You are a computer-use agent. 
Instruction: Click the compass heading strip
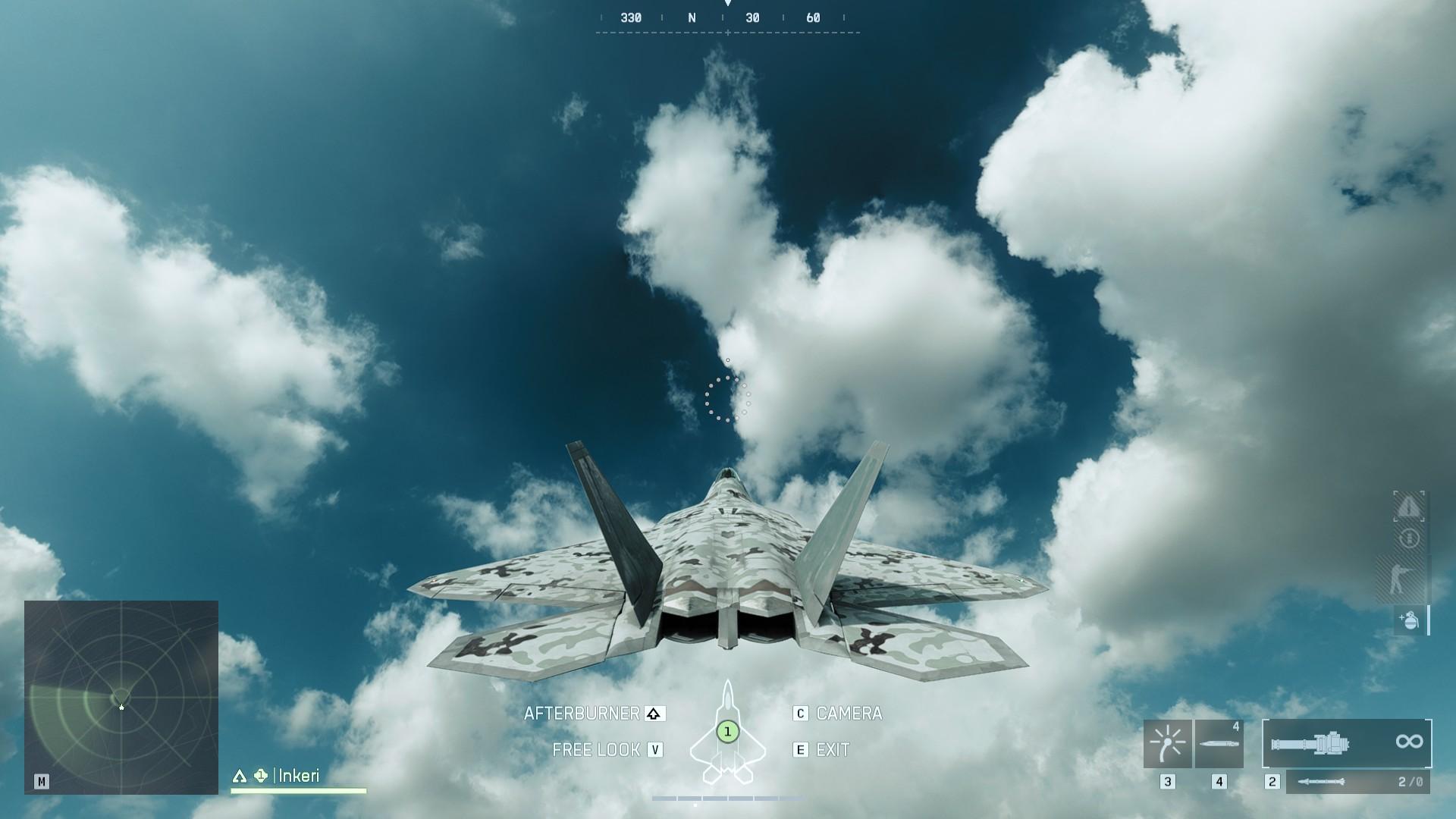click(727, 19)
